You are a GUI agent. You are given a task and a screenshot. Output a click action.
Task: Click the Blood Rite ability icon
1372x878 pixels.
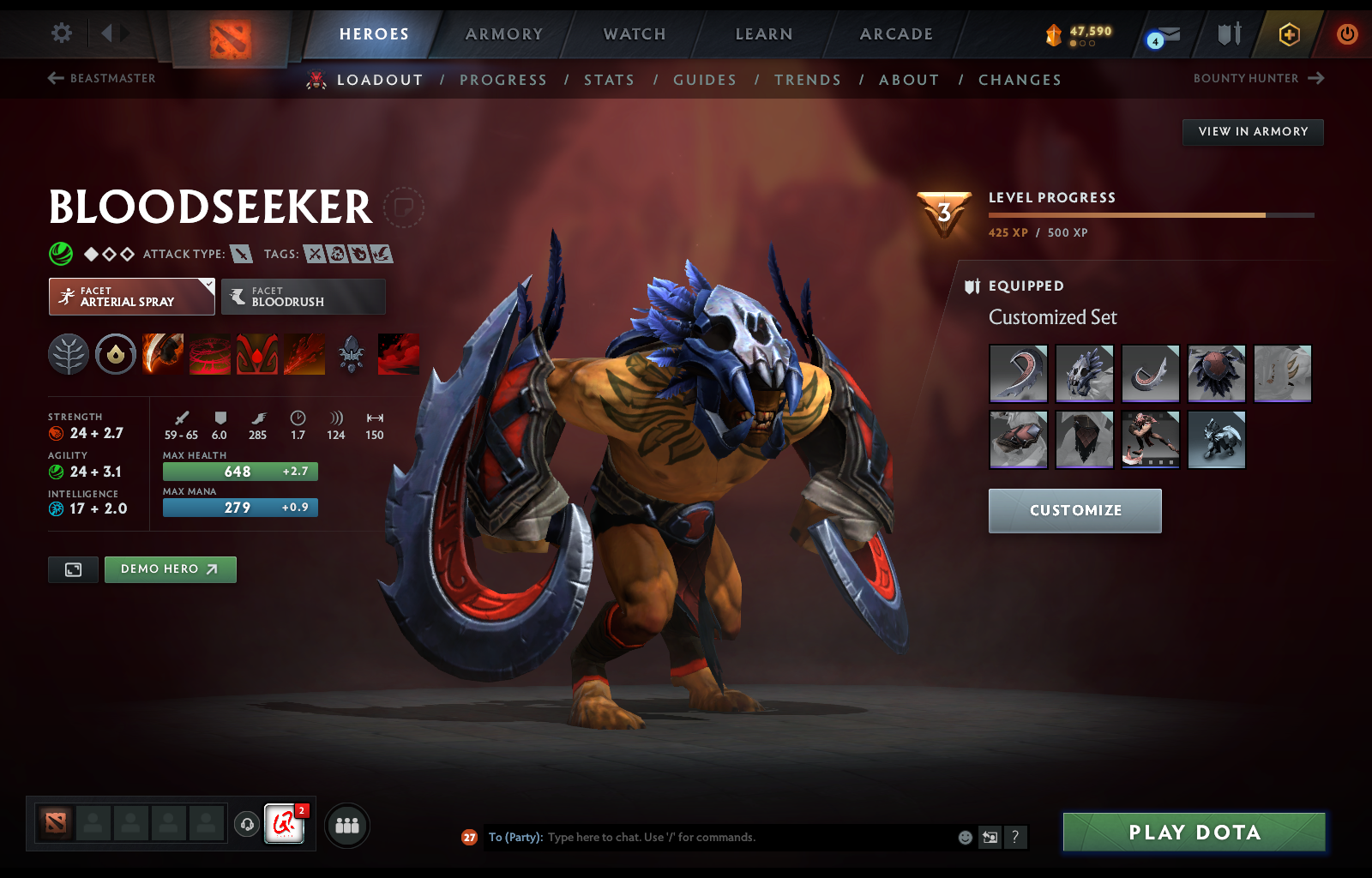(x=211, y=354)
